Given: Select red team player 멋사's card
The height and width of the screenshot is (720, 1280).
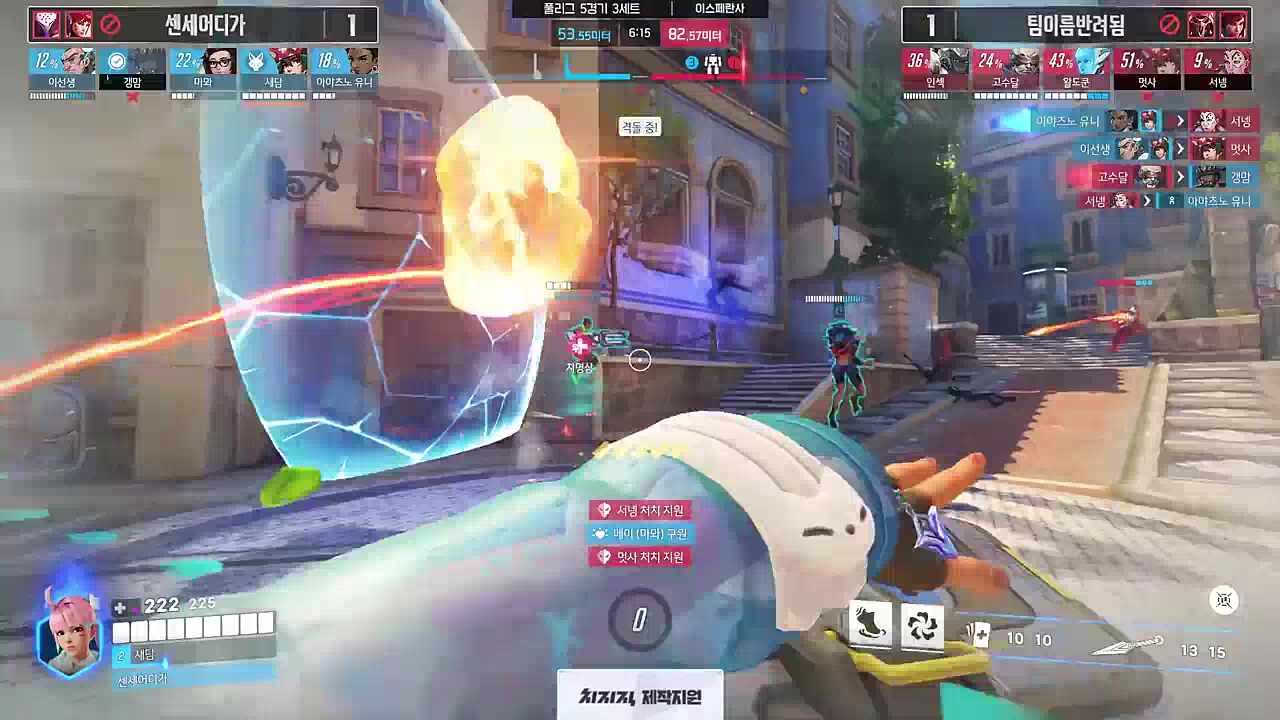Looking at the screenshot, I should 1147,70.
